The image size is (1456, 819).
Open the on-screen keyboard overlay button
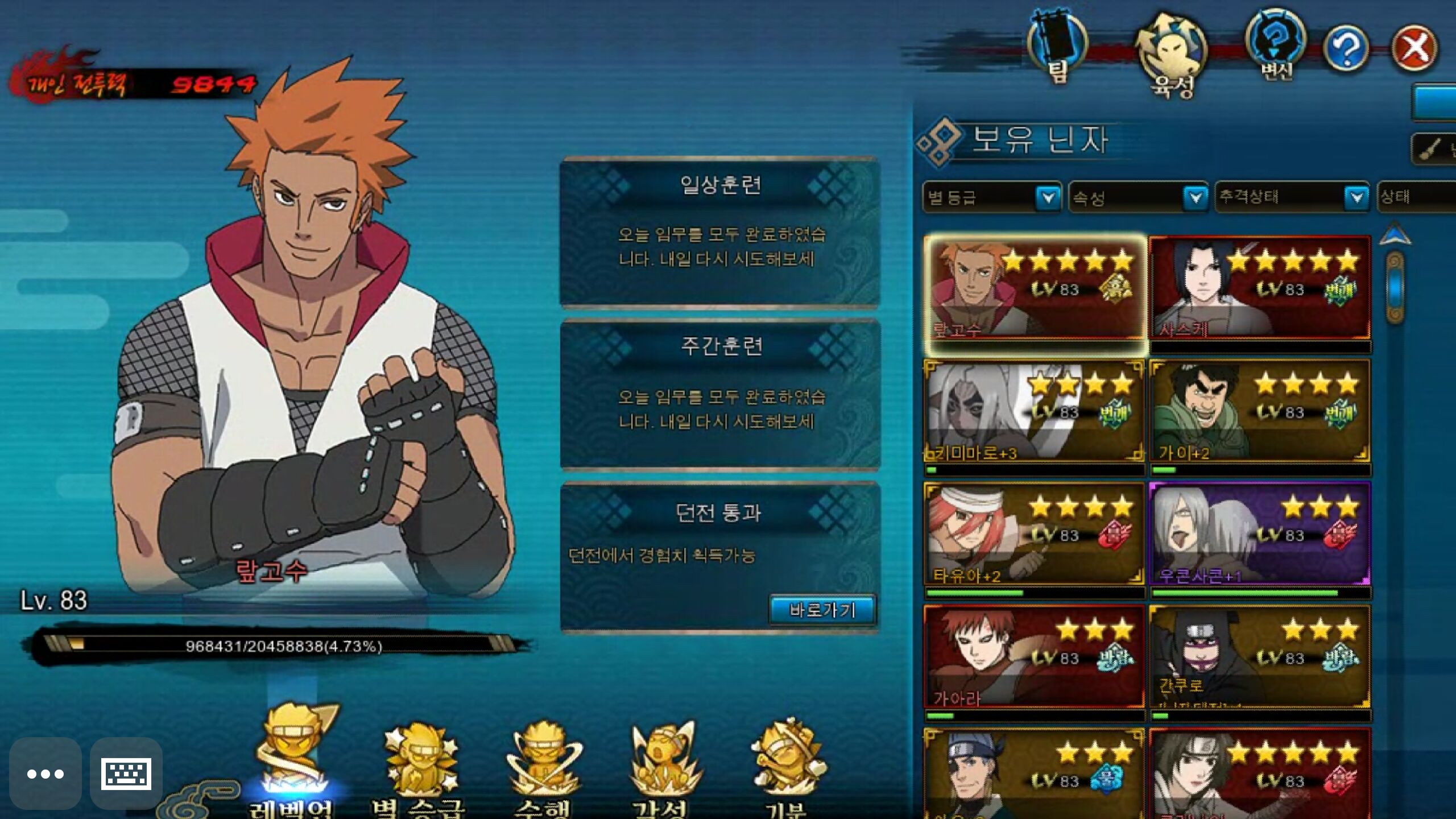[x=126, y=773]
